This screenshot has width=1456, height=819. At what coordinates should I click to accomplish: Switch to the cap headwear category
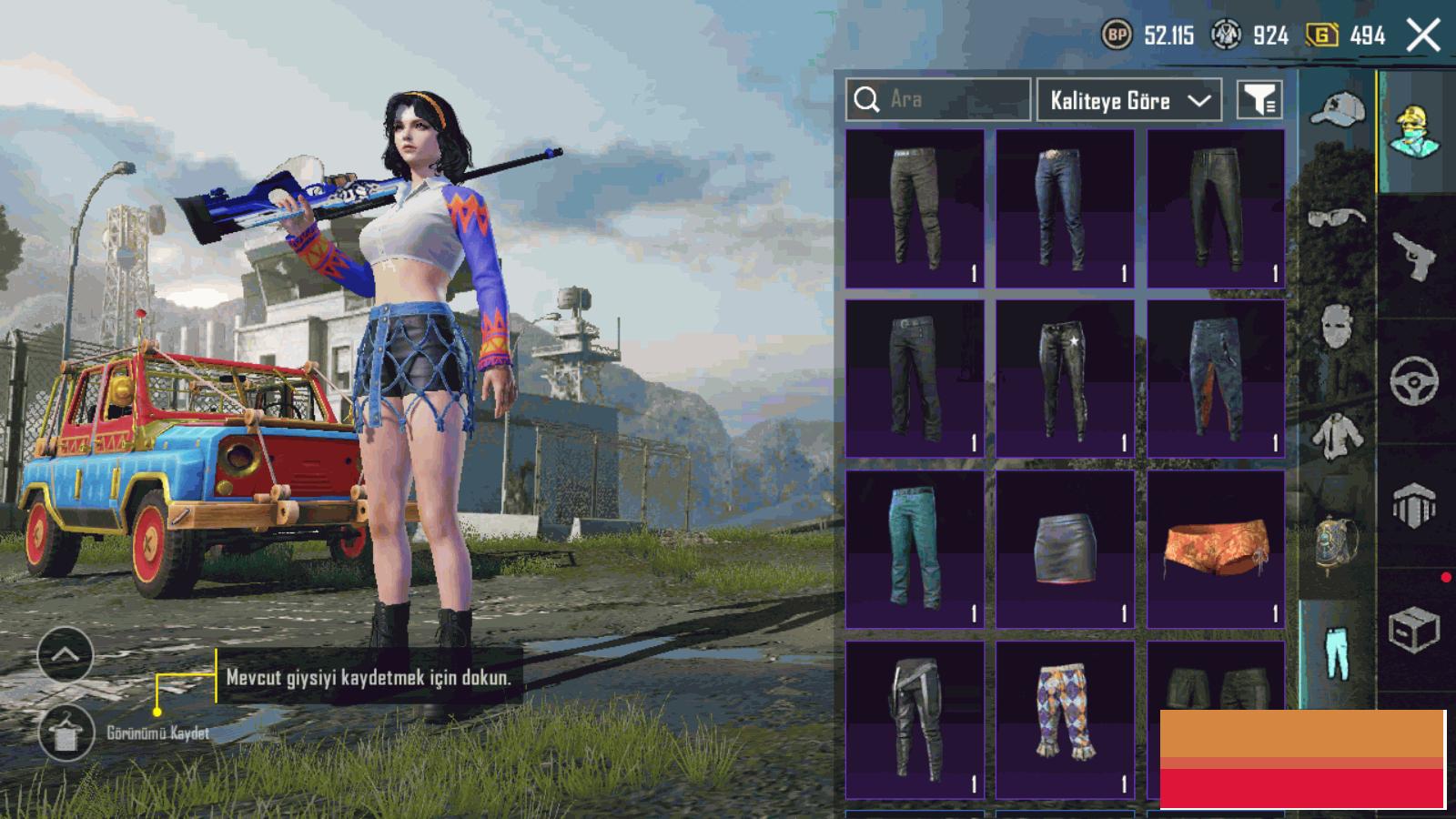[x=1337, y=111]
